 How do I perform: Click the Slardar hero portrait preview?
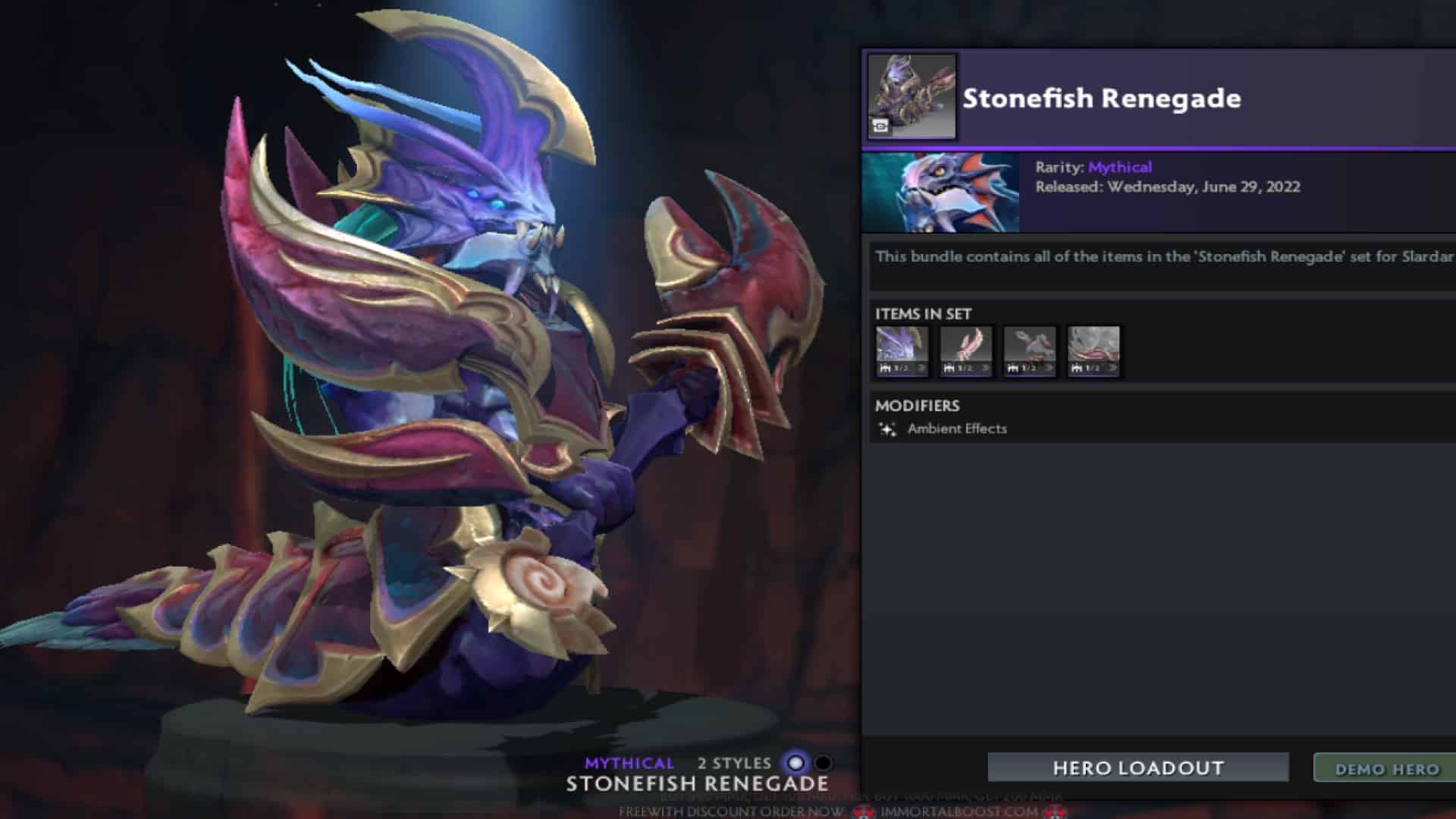tap(940, 191)
